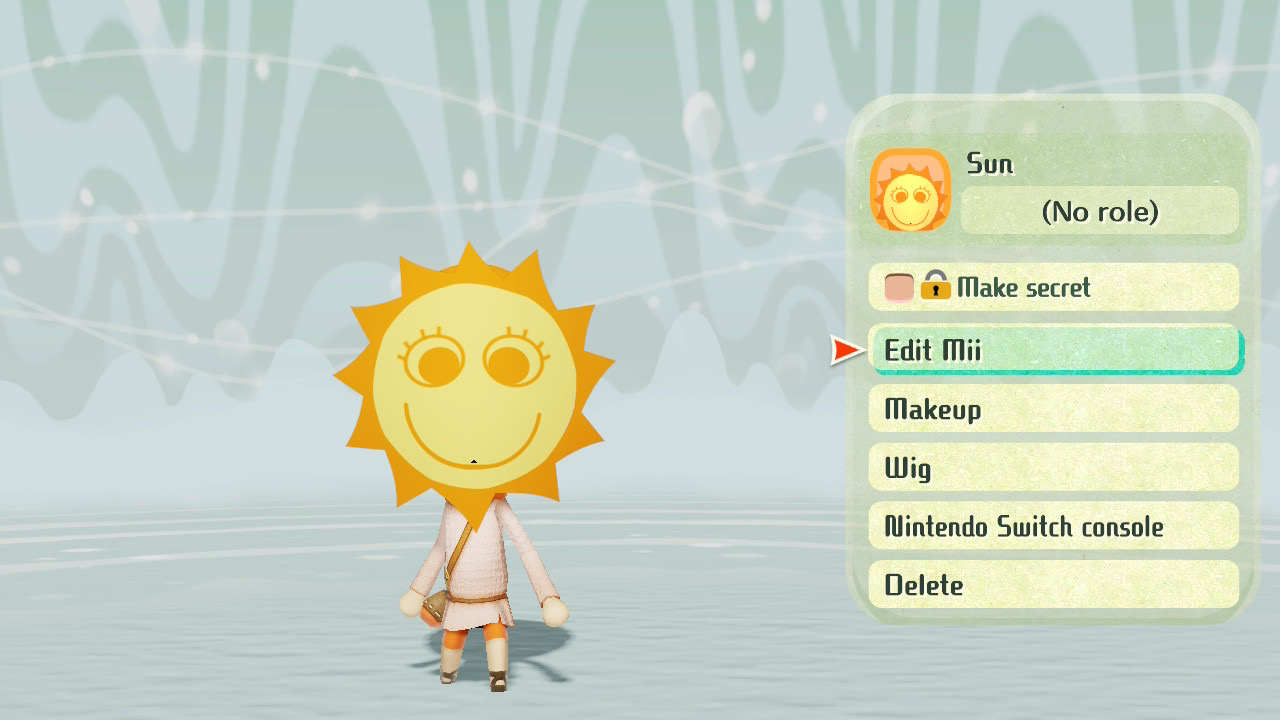1280x720 pixels.
Task: Open the Makeup option
Action: 1053,409
